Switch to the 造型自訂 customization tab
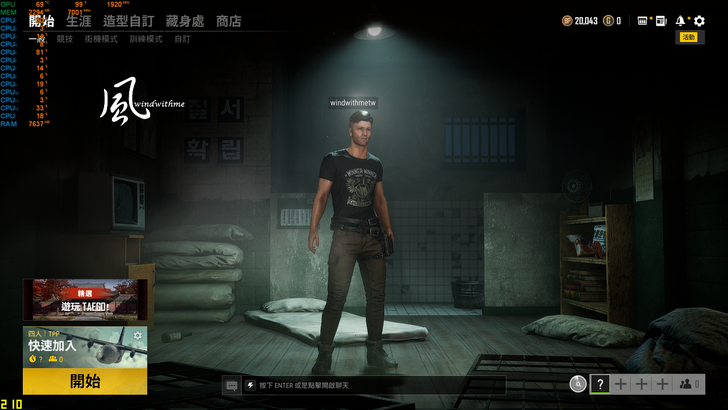The width and height of the screenshot is (728, 410). [128, 20]
